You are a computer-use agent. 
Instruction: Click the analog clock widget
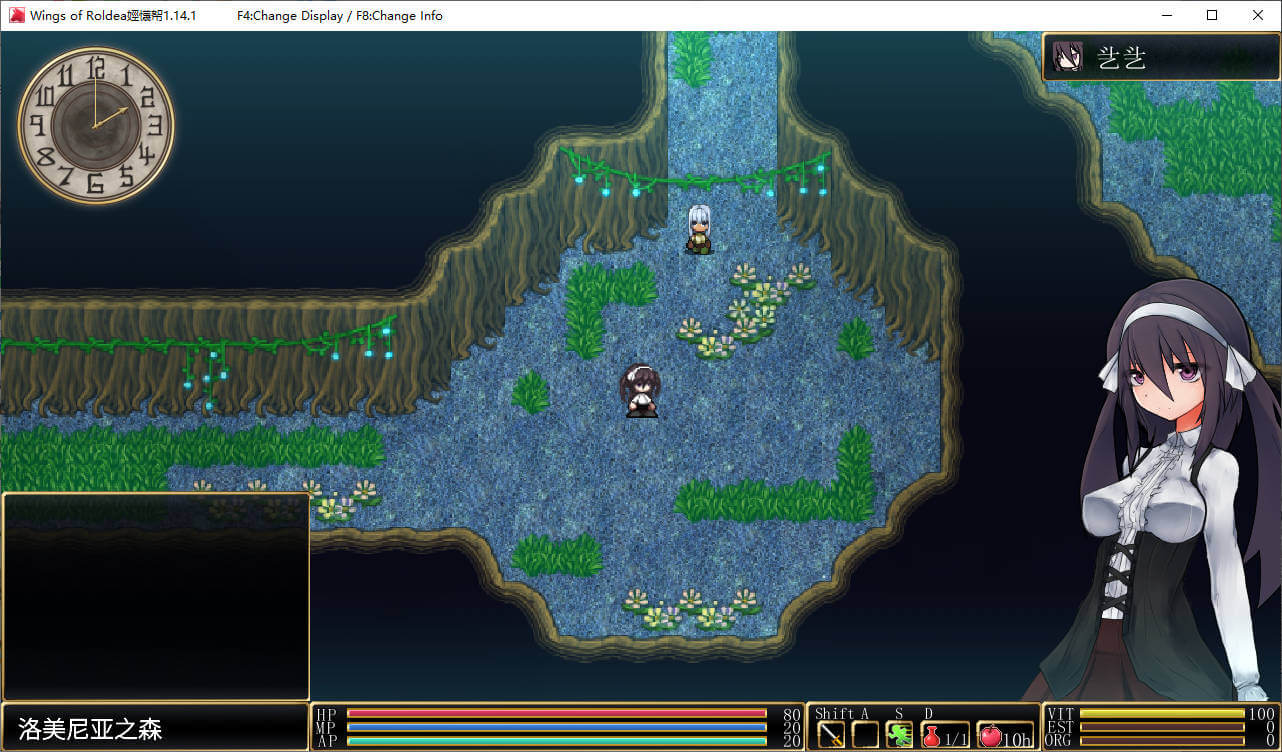(x=96, y=124)
